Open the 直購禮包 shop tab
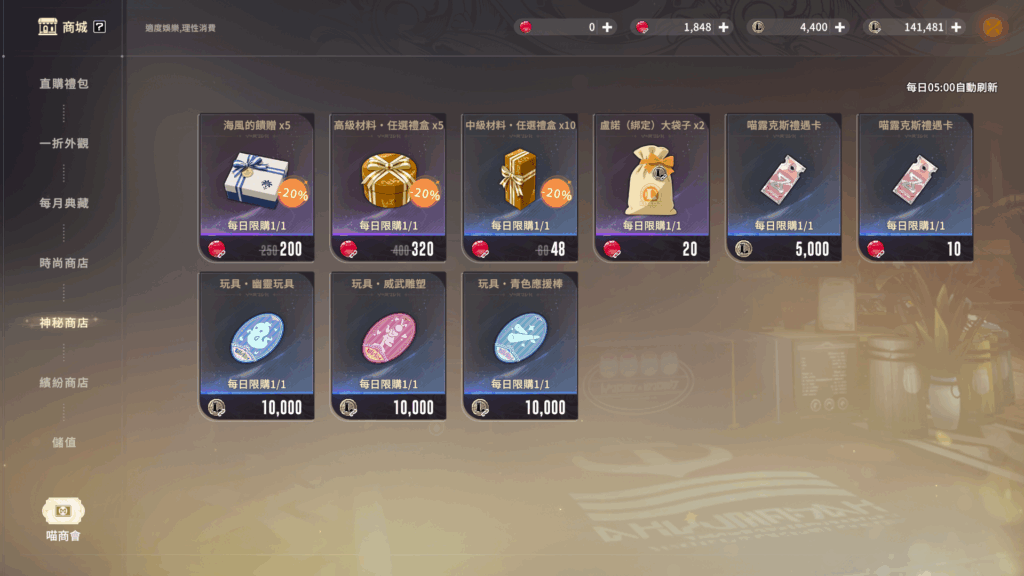 click(x=64, y=84)
